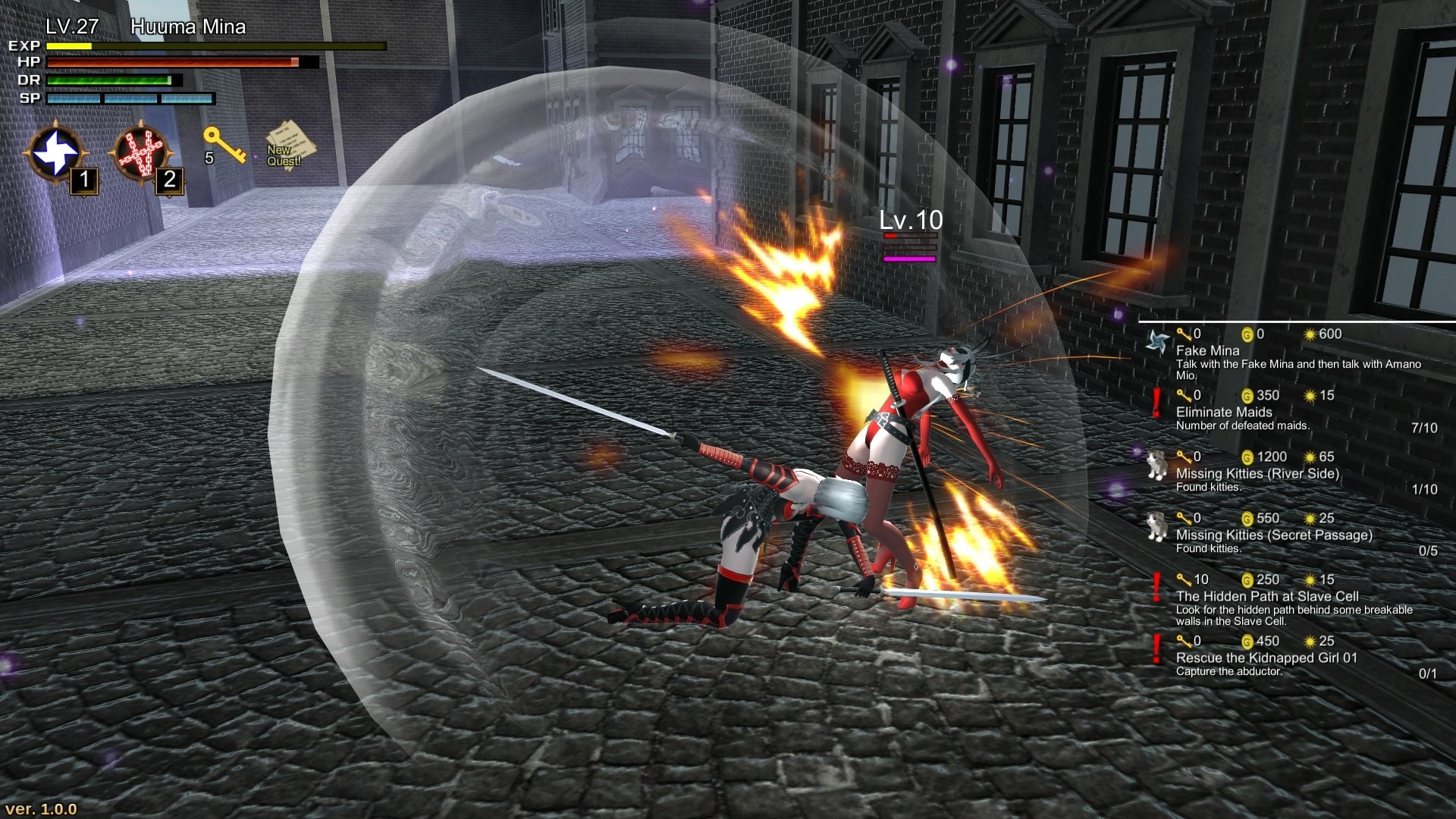The height and width of the screenshot is (819, 1456).
Task: Expand the Lv.10 enemy status bars
Action: [x=908, y=246]
